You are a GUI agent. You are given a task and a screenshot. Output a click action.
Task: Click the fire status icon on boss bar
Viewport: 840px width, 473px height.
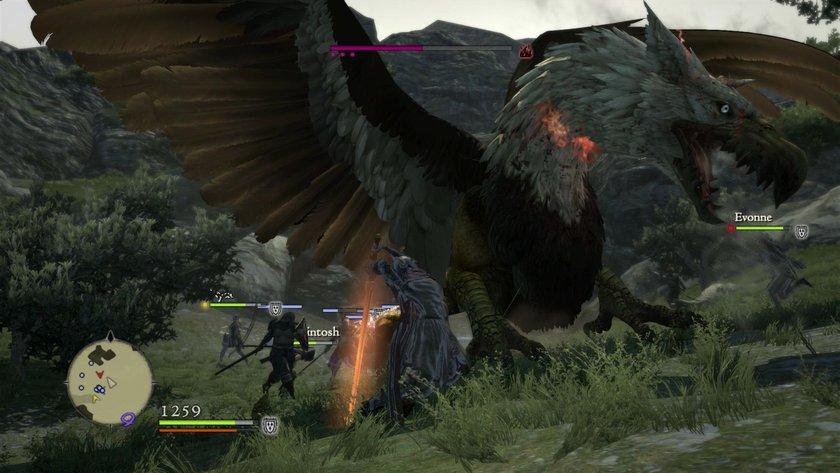tap(524, 48)
